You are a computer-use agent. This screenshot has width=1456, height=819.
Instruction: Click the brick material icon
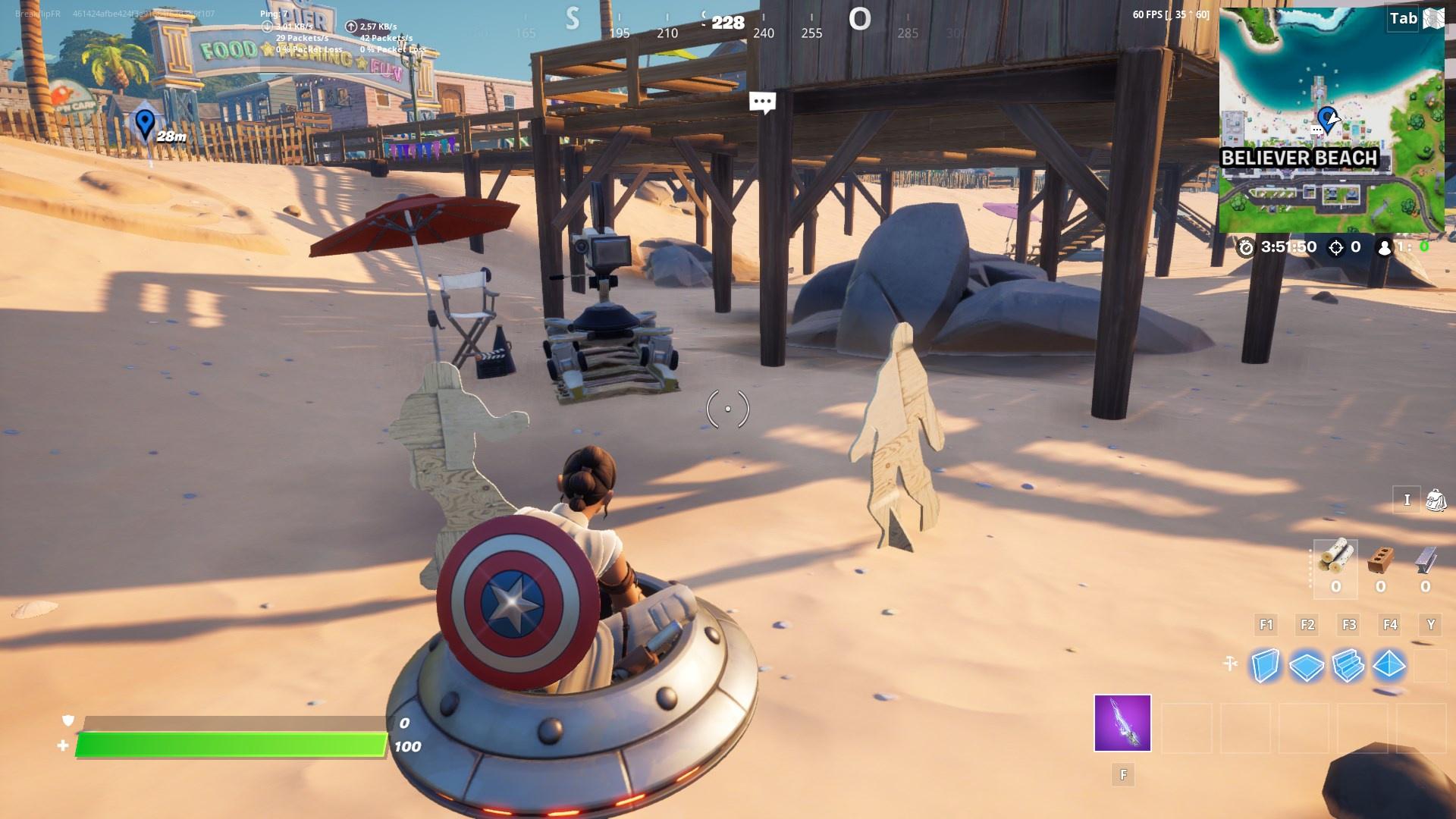(x=1380, y=559)
